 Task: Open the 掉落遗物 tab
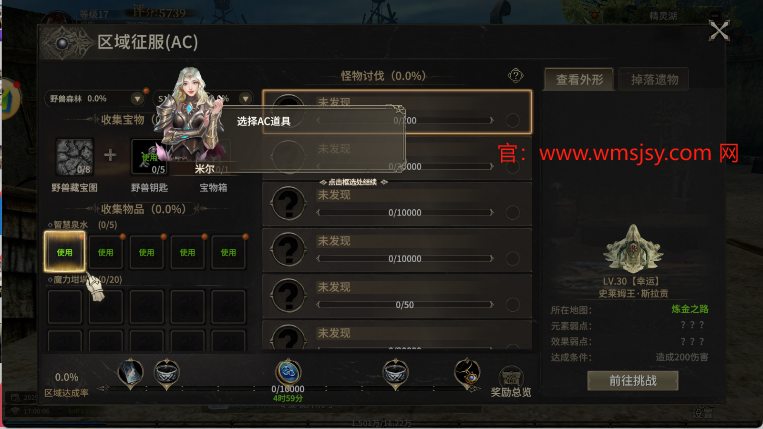point(655,80)
